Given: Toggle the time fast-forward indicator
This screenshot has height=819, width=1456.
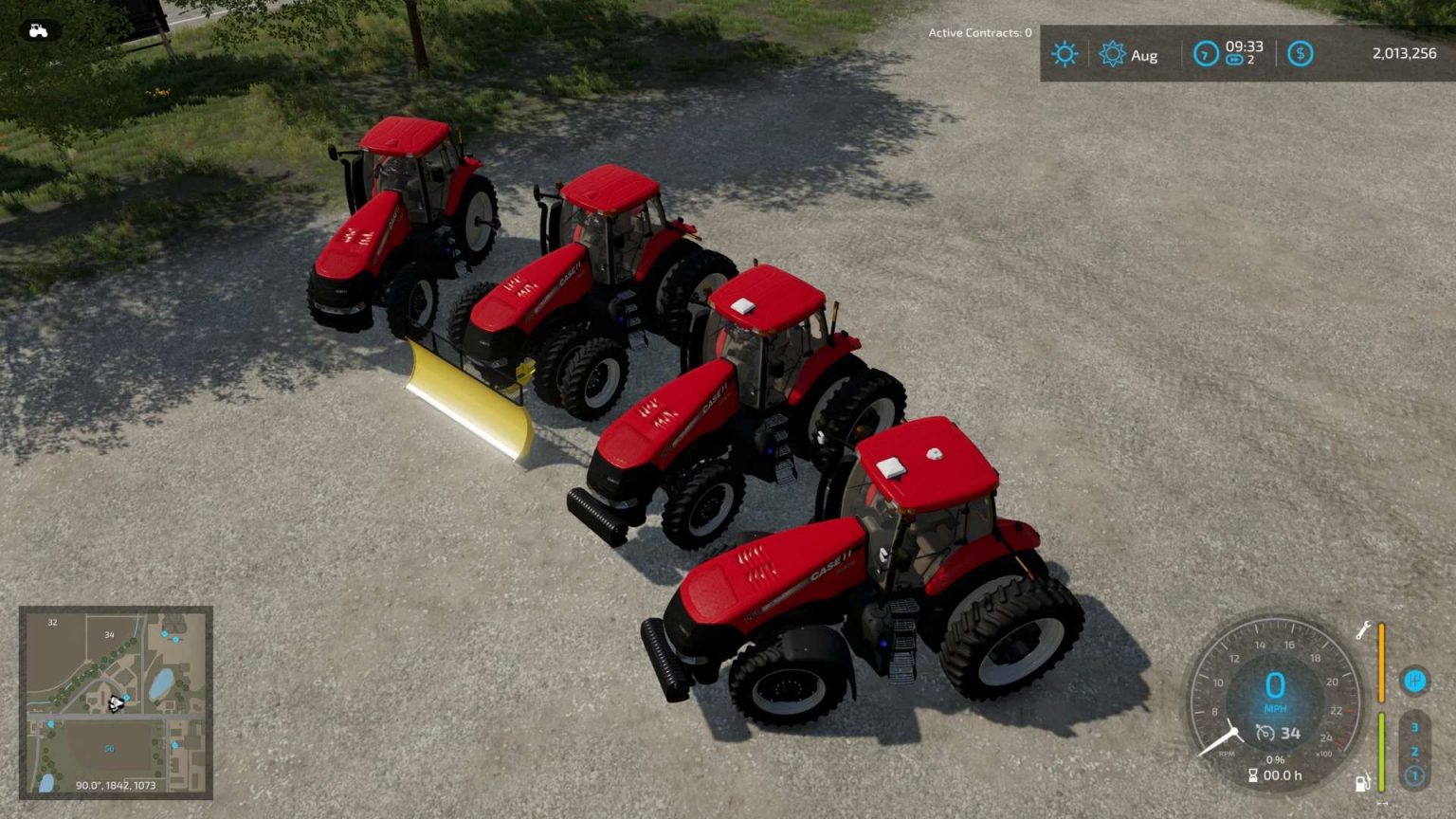Looking at the screenshot, I should pos(1235,60).
